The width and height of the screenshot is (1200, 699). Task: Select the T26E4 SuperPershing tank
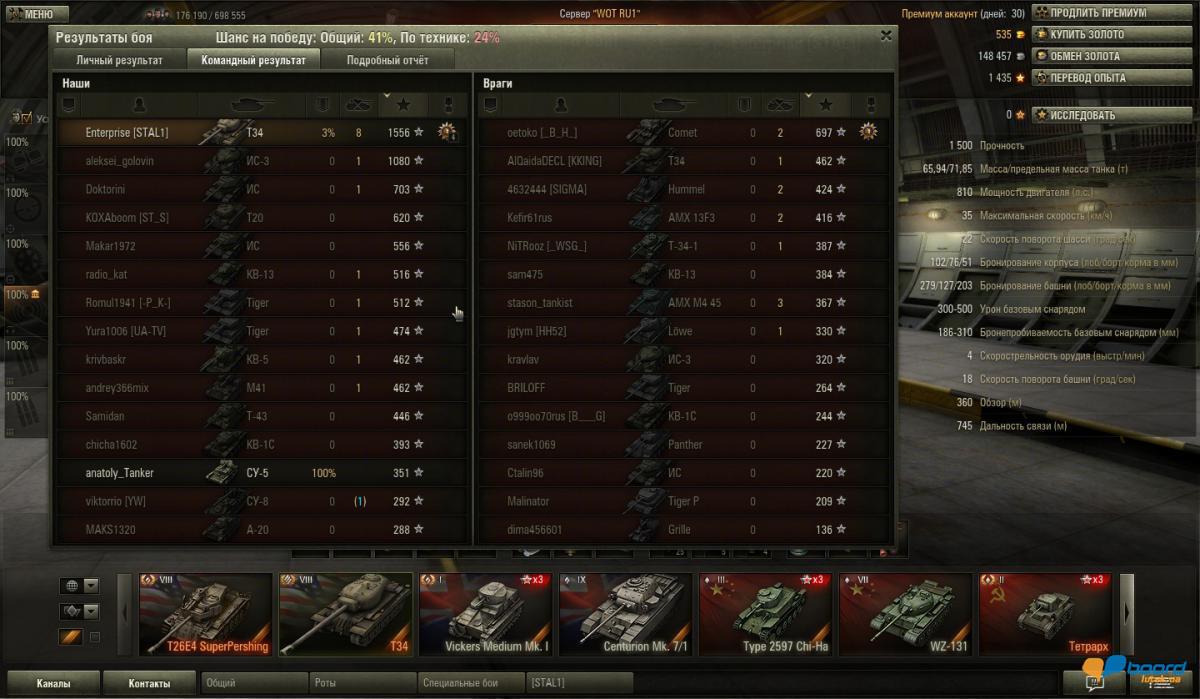click(205, 615)
